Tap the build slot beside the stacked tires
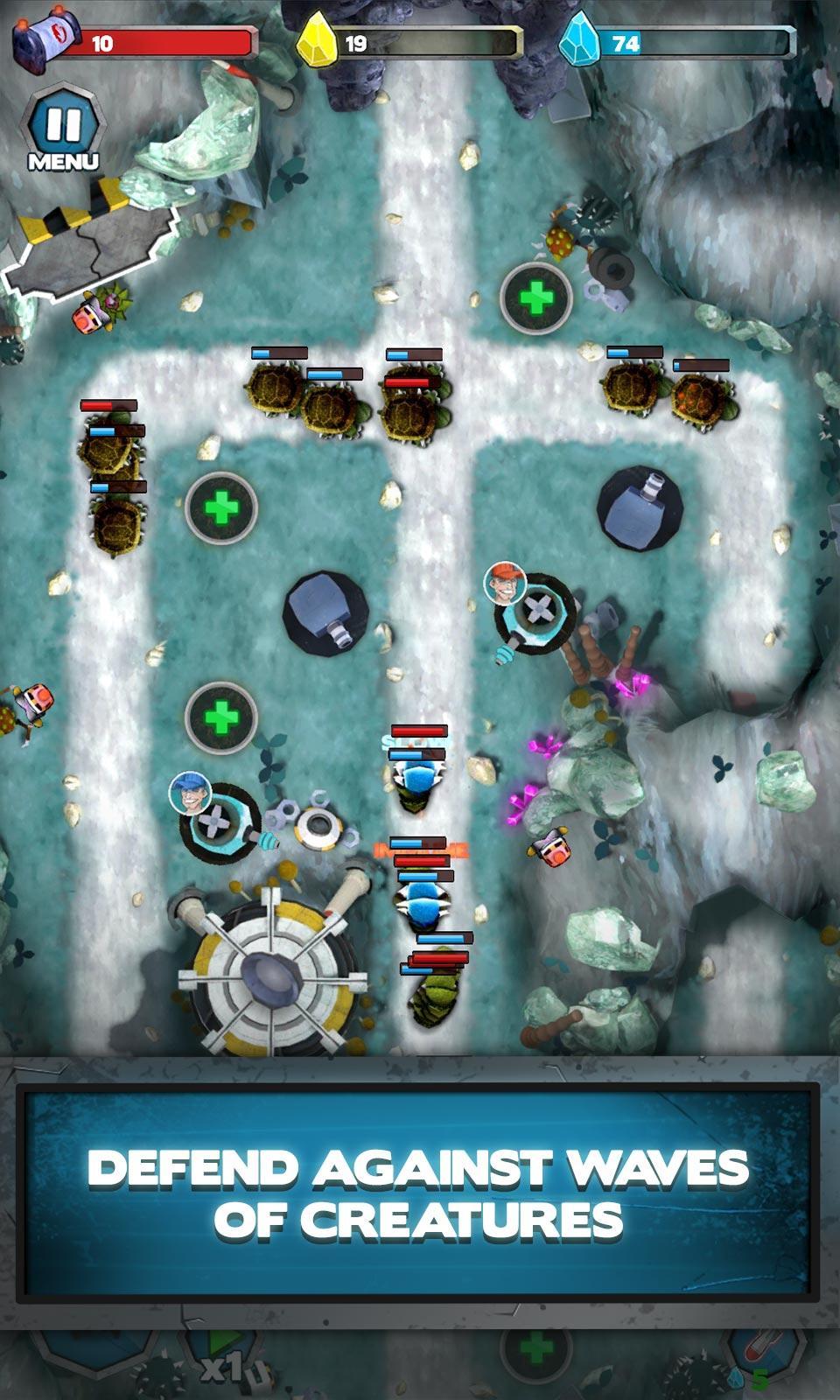Screen dimensions: 840x1400 pyautogui.click(x=536, y=297)
